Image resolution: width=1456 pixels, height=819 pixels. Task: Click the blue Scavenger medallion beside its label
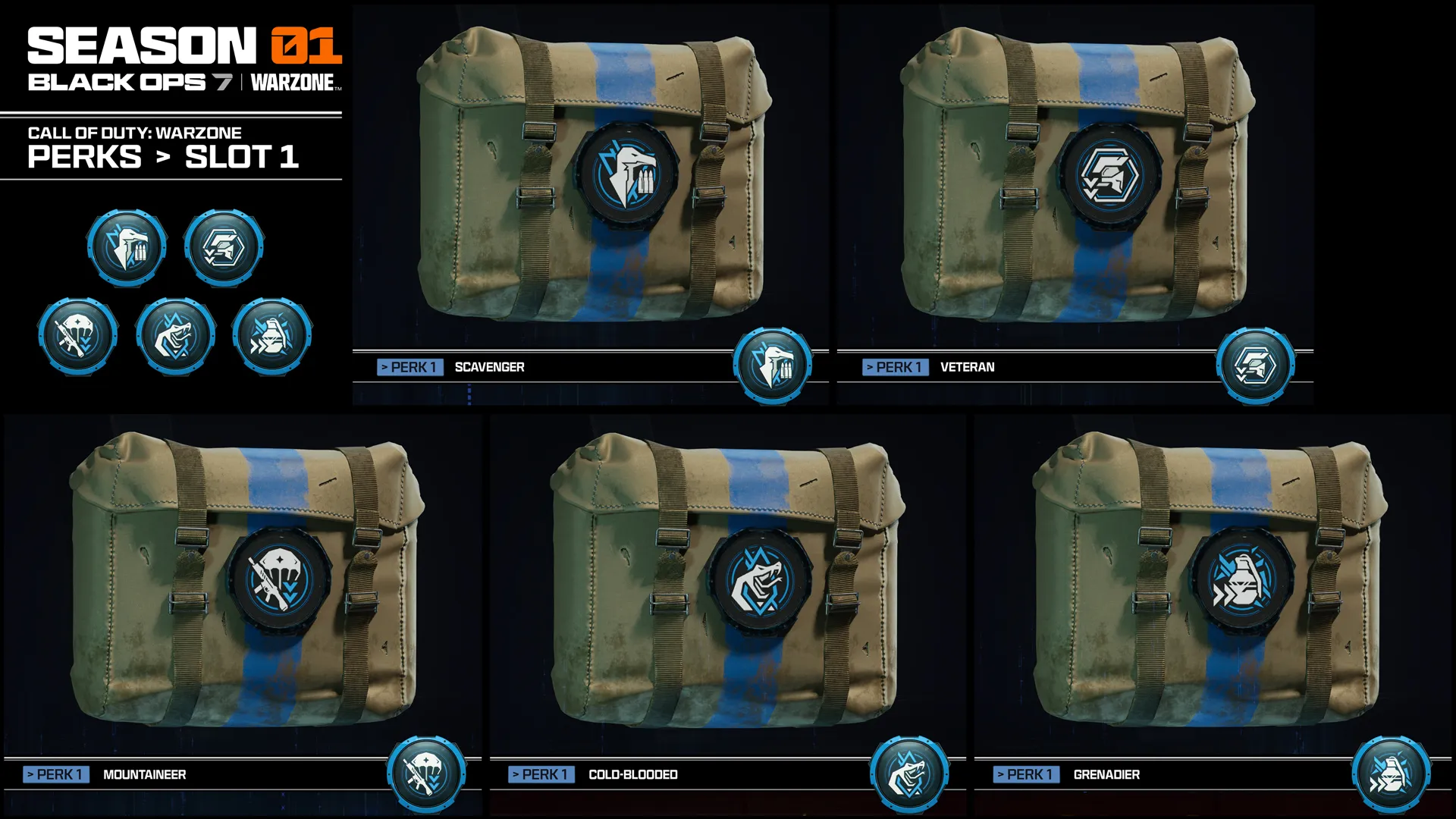[773, 368]
